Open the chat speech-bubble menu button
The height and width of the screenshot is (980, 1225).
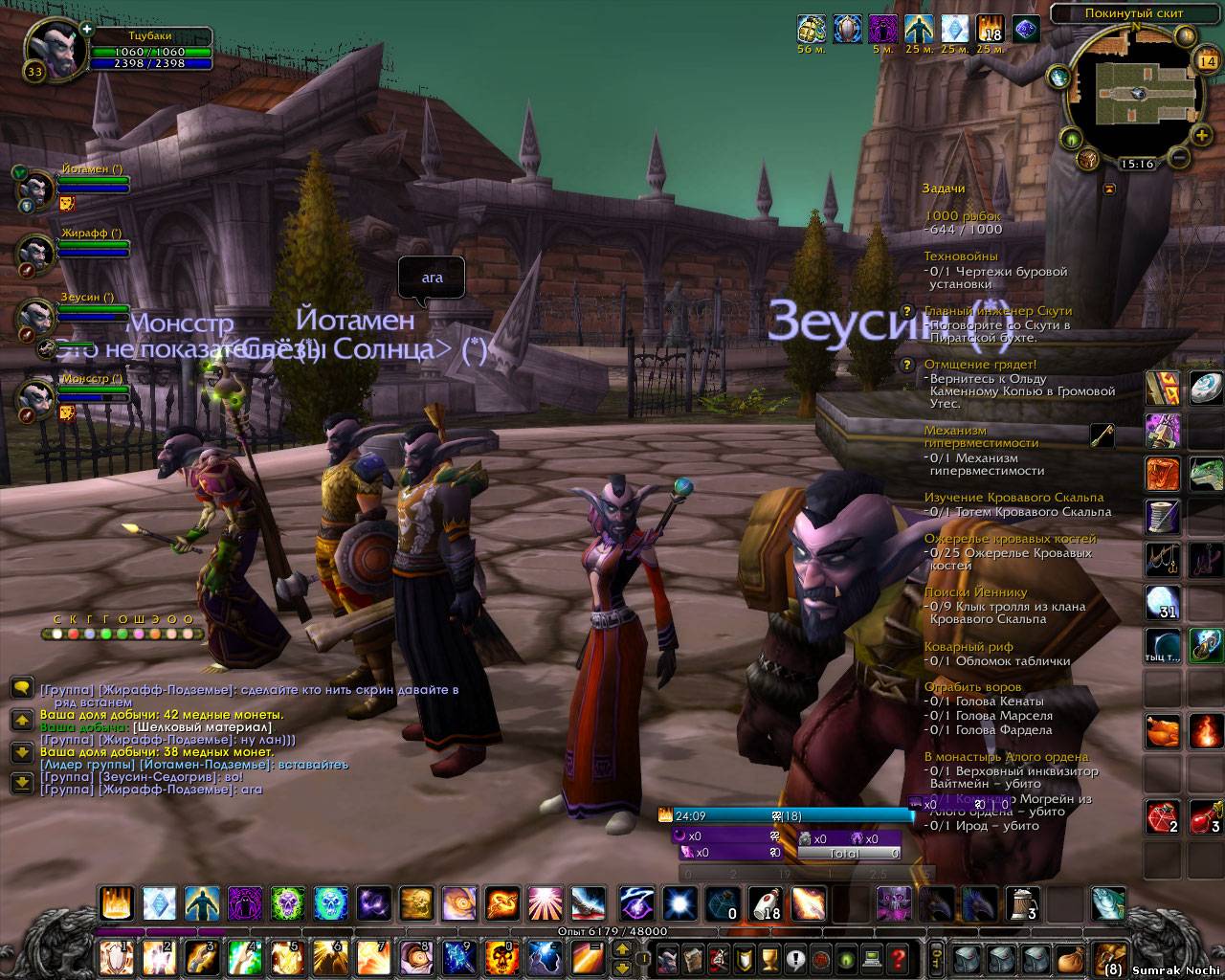click(20, 686)
